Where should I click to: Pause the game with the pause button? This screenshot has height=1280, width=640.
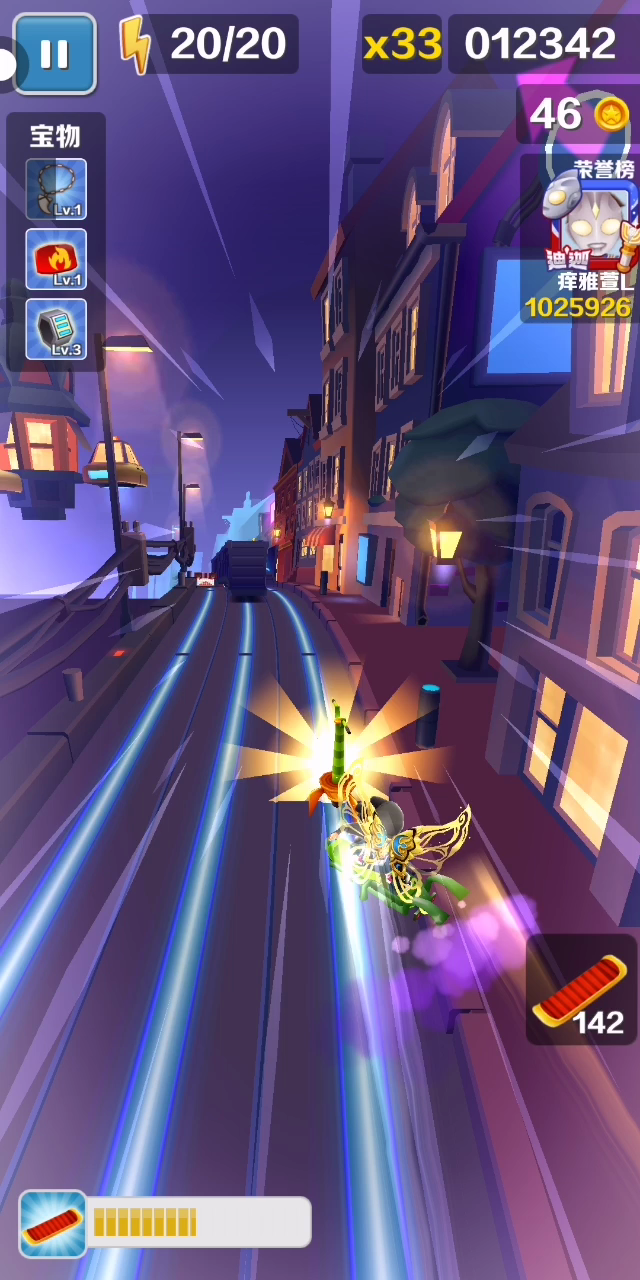pos(55,53)
